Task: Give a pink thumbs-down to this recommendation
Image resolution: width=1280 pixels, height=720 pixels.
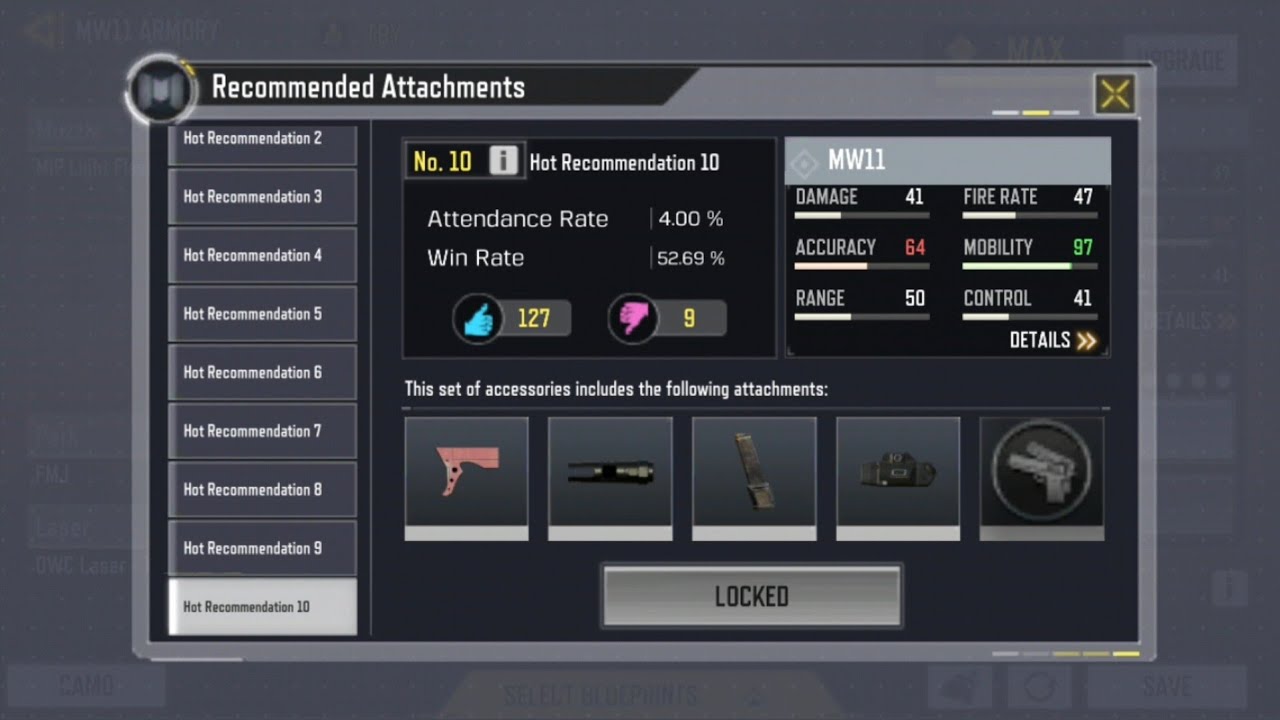Action: [633, 319]
